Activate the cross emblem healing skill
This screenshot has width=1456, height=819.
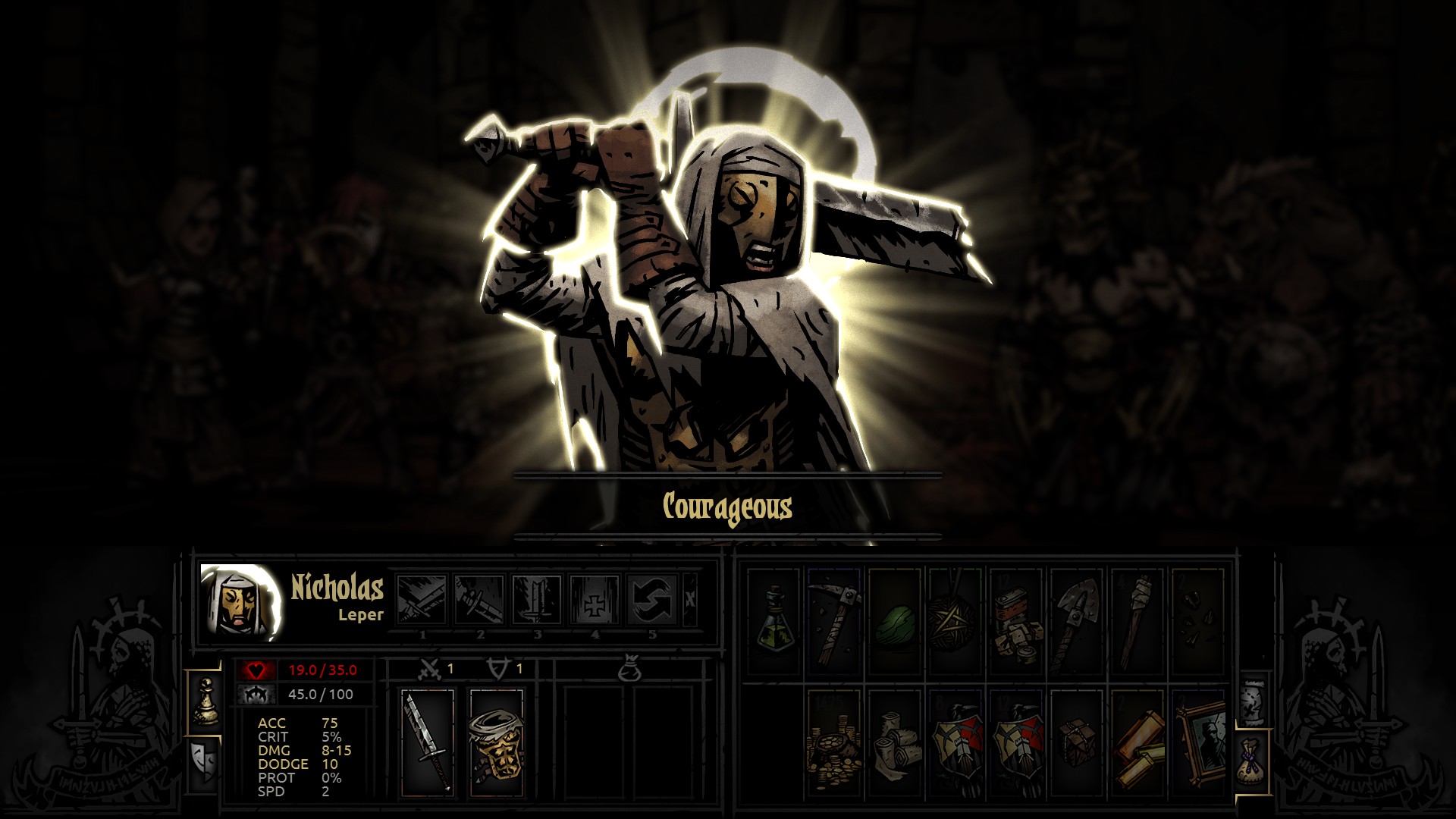595,599
